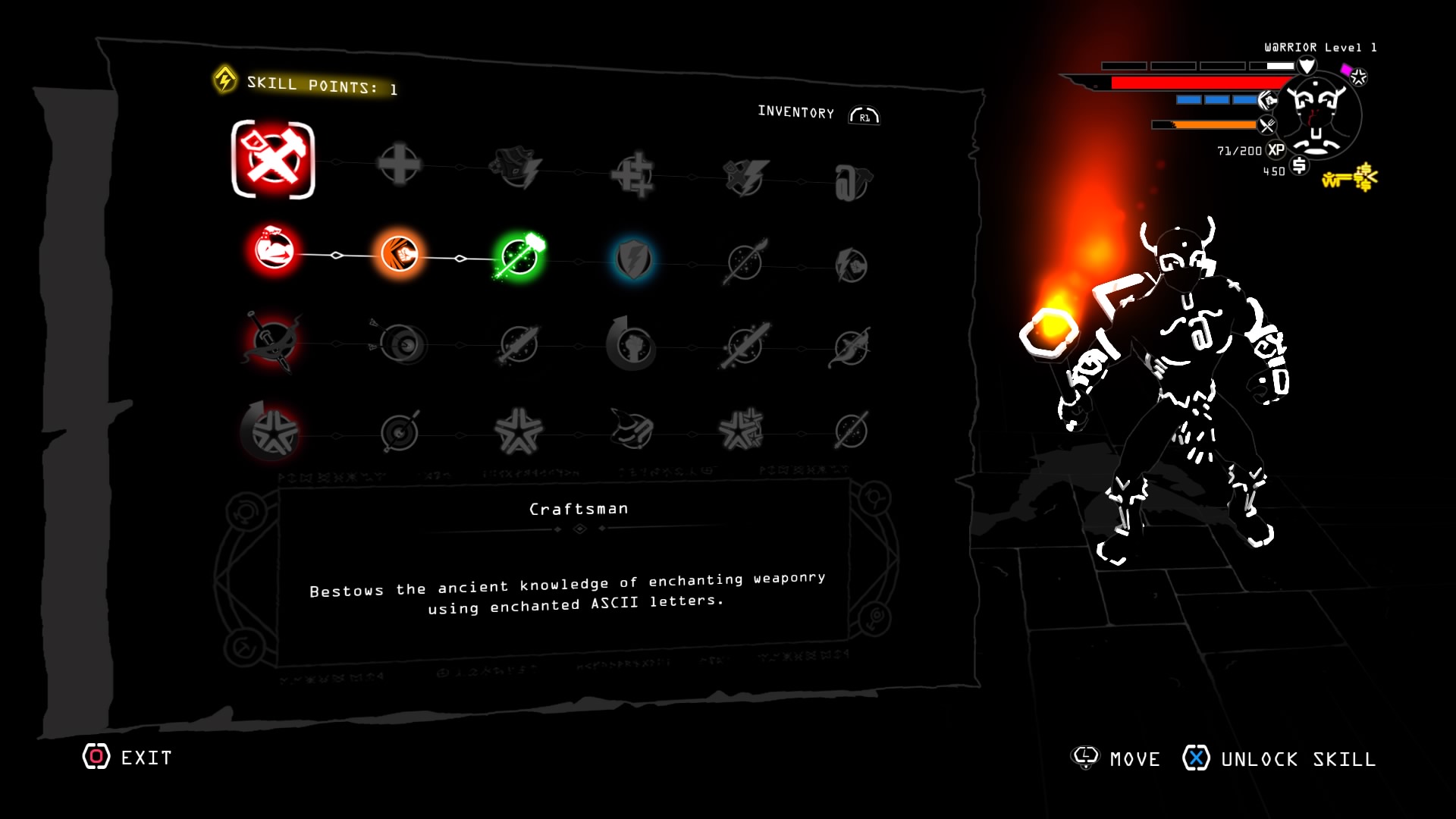
Task: Select the arrows hitting target skill
Action: coord(402,345)
